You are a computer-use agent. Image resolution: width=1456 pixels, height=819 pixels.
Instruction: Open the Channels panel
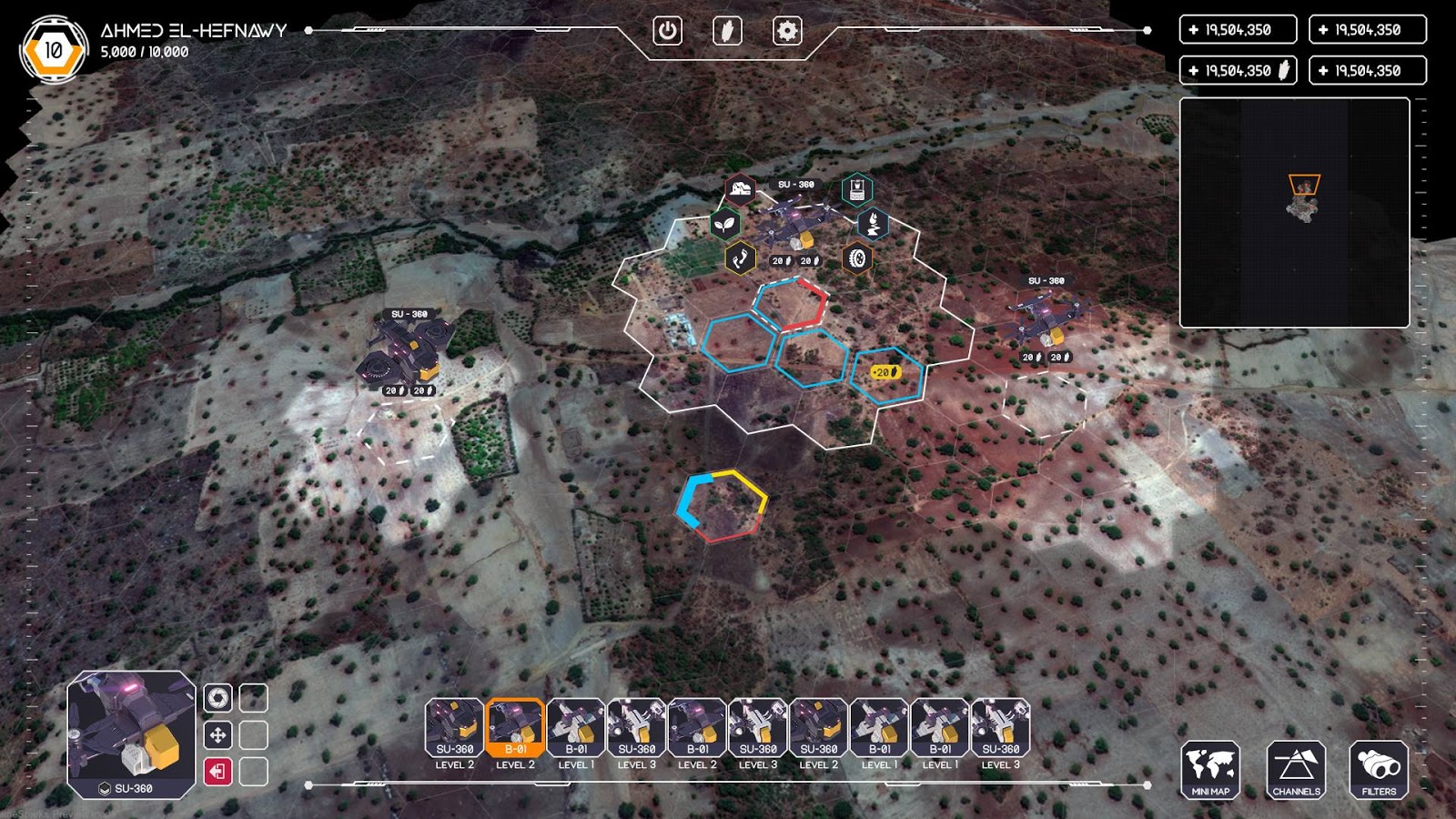coord(1296,770)
